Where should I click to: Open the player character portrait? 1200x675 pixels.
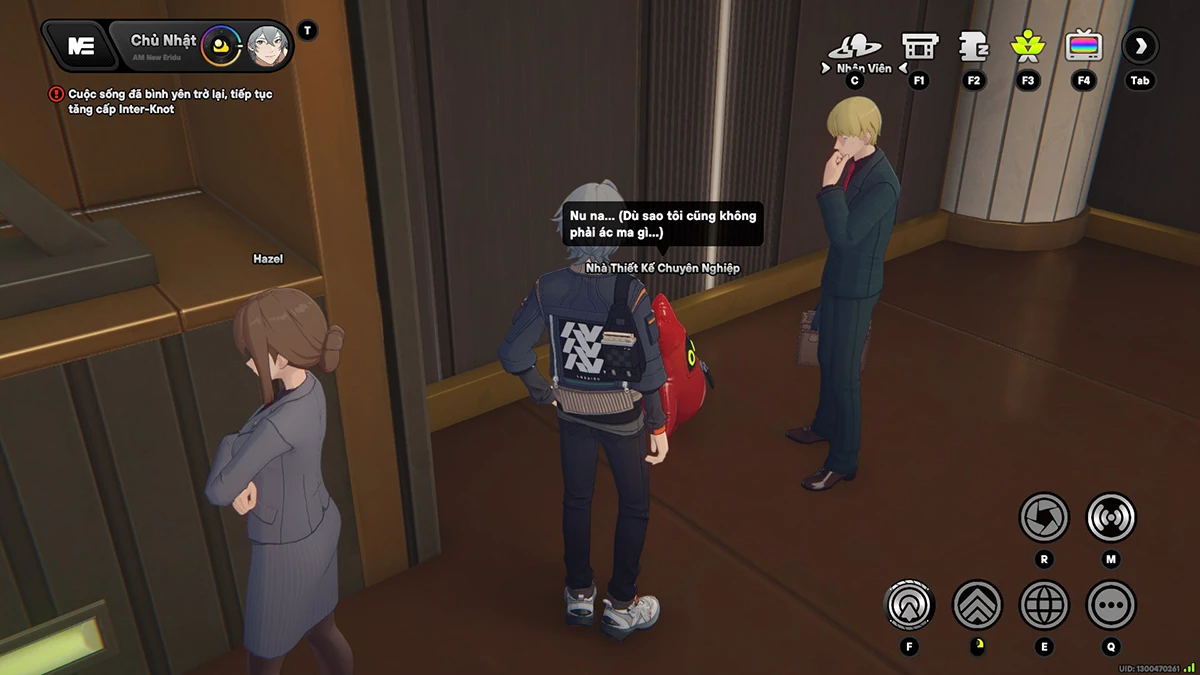(x=266, y=46)
